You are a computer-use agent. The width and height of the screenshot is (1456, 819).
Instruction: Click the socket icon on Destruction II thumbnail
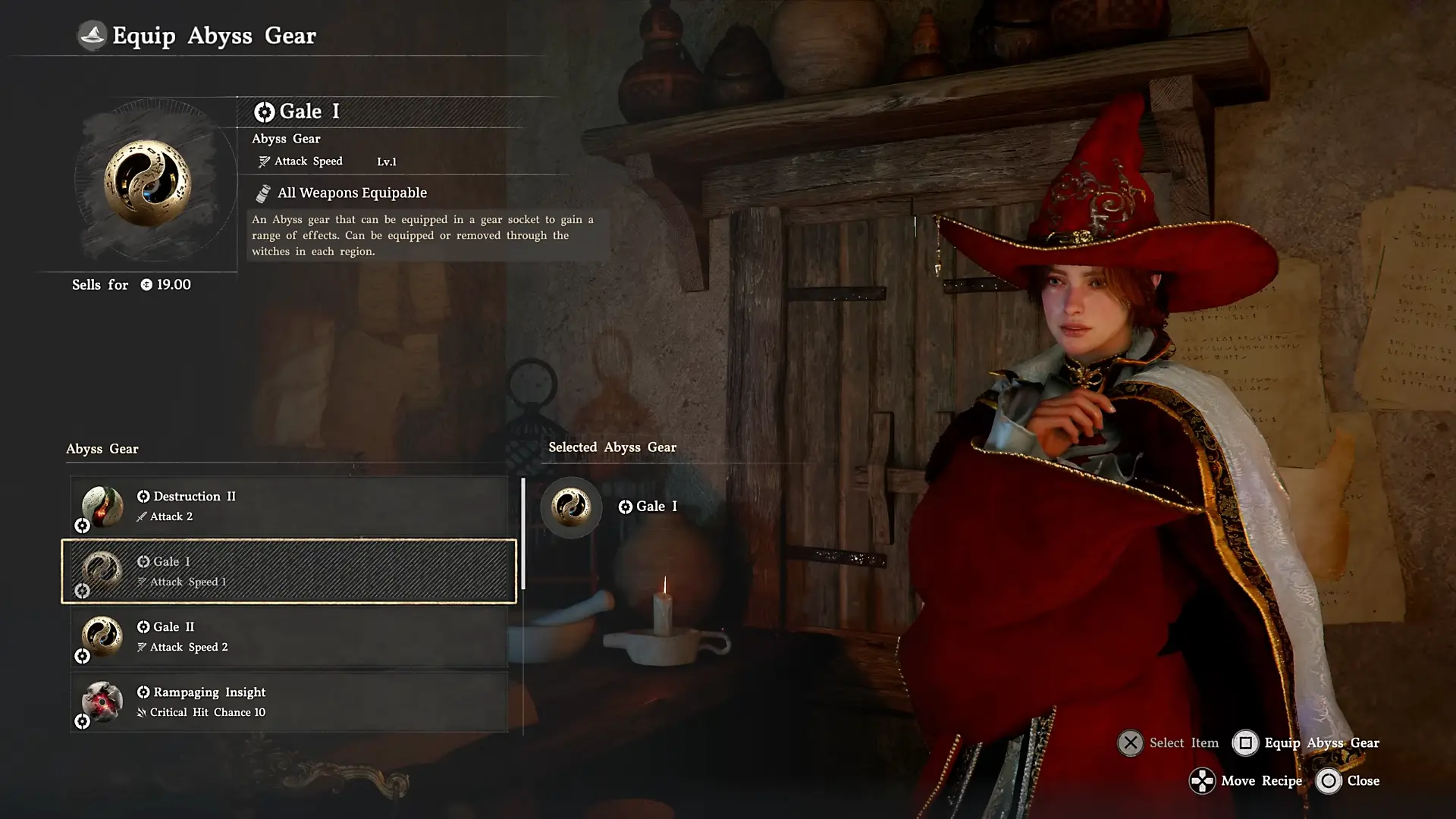[x=82, y=525]
